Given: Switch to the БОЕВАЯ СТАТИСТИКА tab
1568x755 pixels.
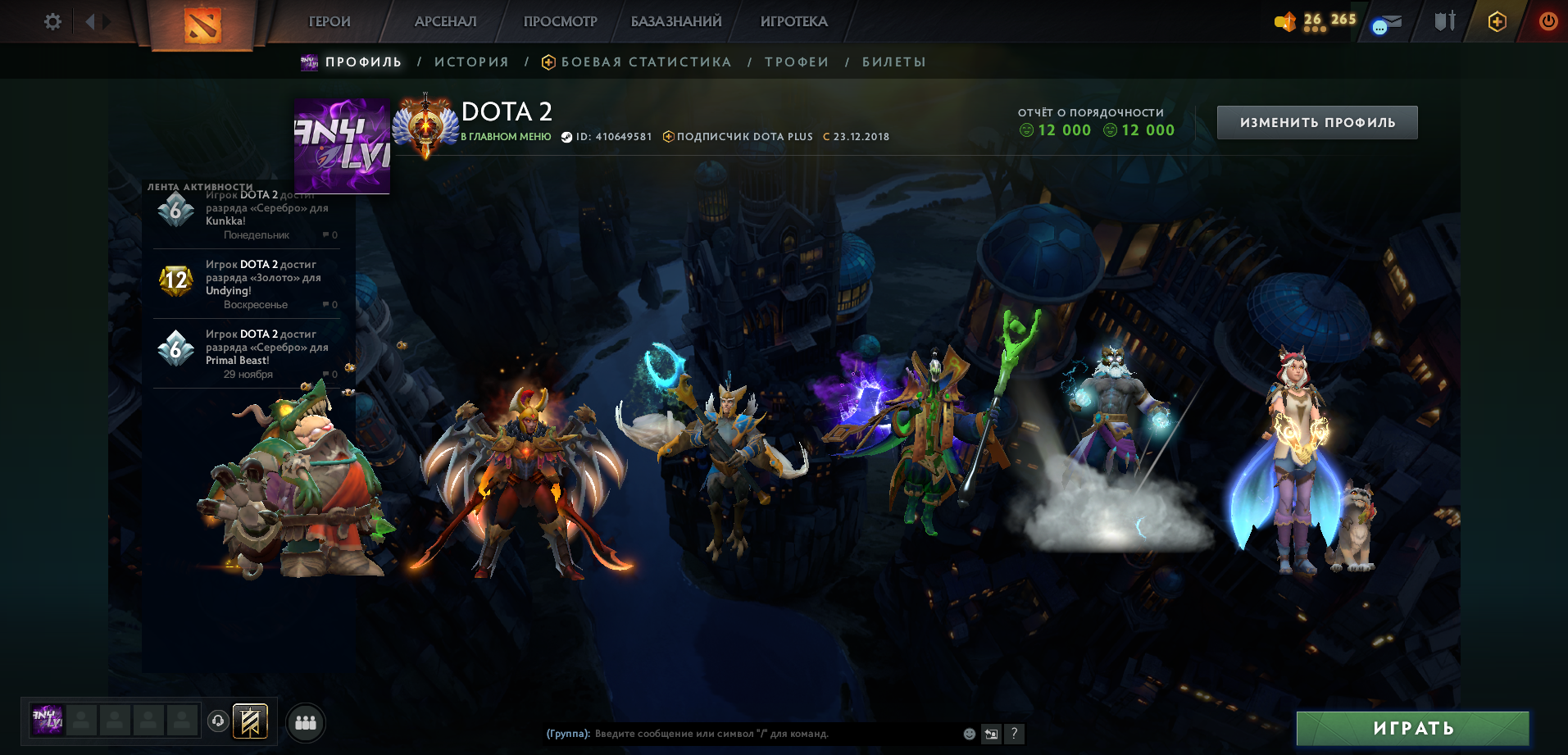Looking at the screenshot, I should tap(645, 61).
